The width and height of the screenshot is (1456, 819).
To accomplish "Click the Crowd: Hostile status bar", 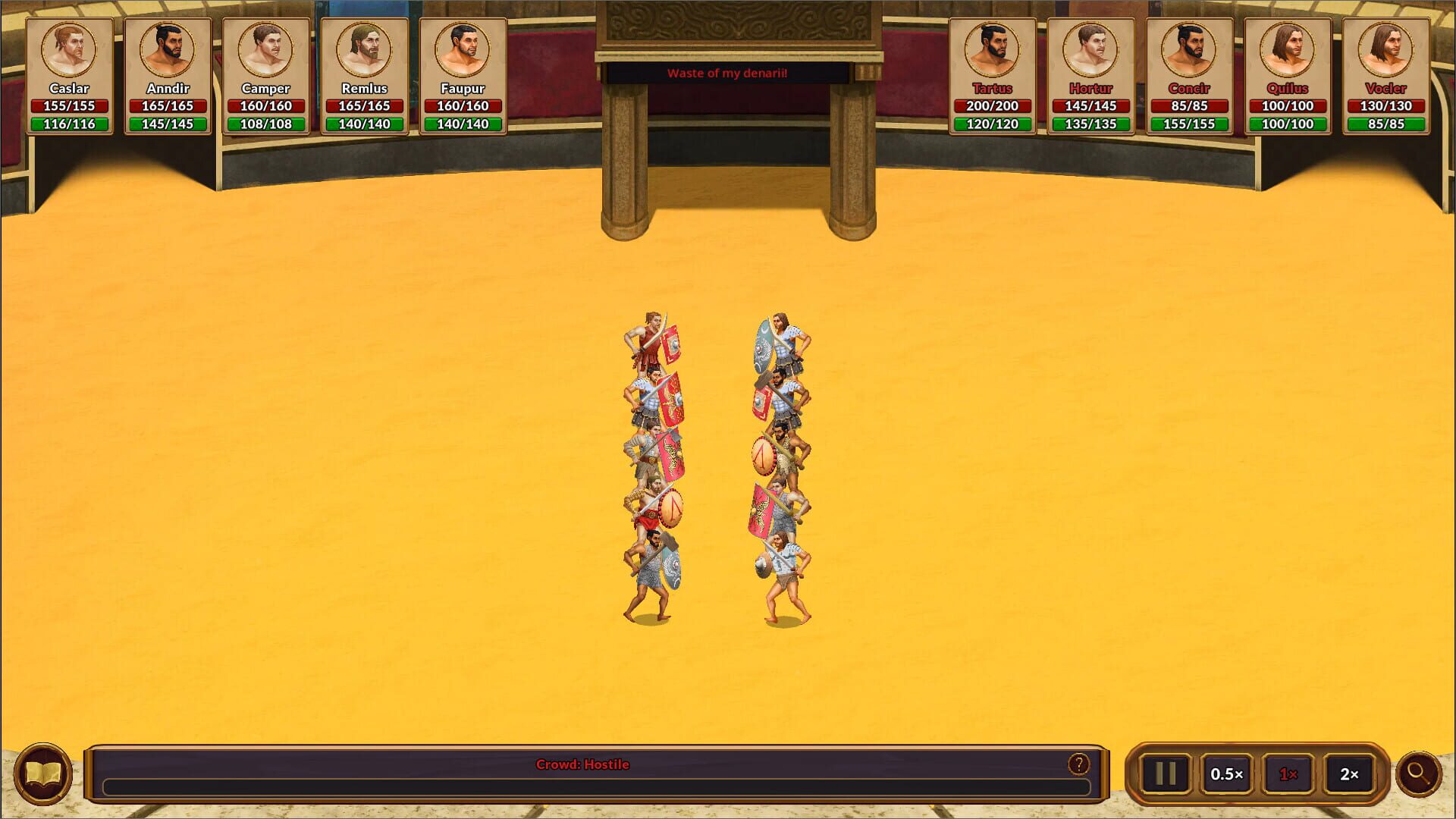I will (584, 764).
